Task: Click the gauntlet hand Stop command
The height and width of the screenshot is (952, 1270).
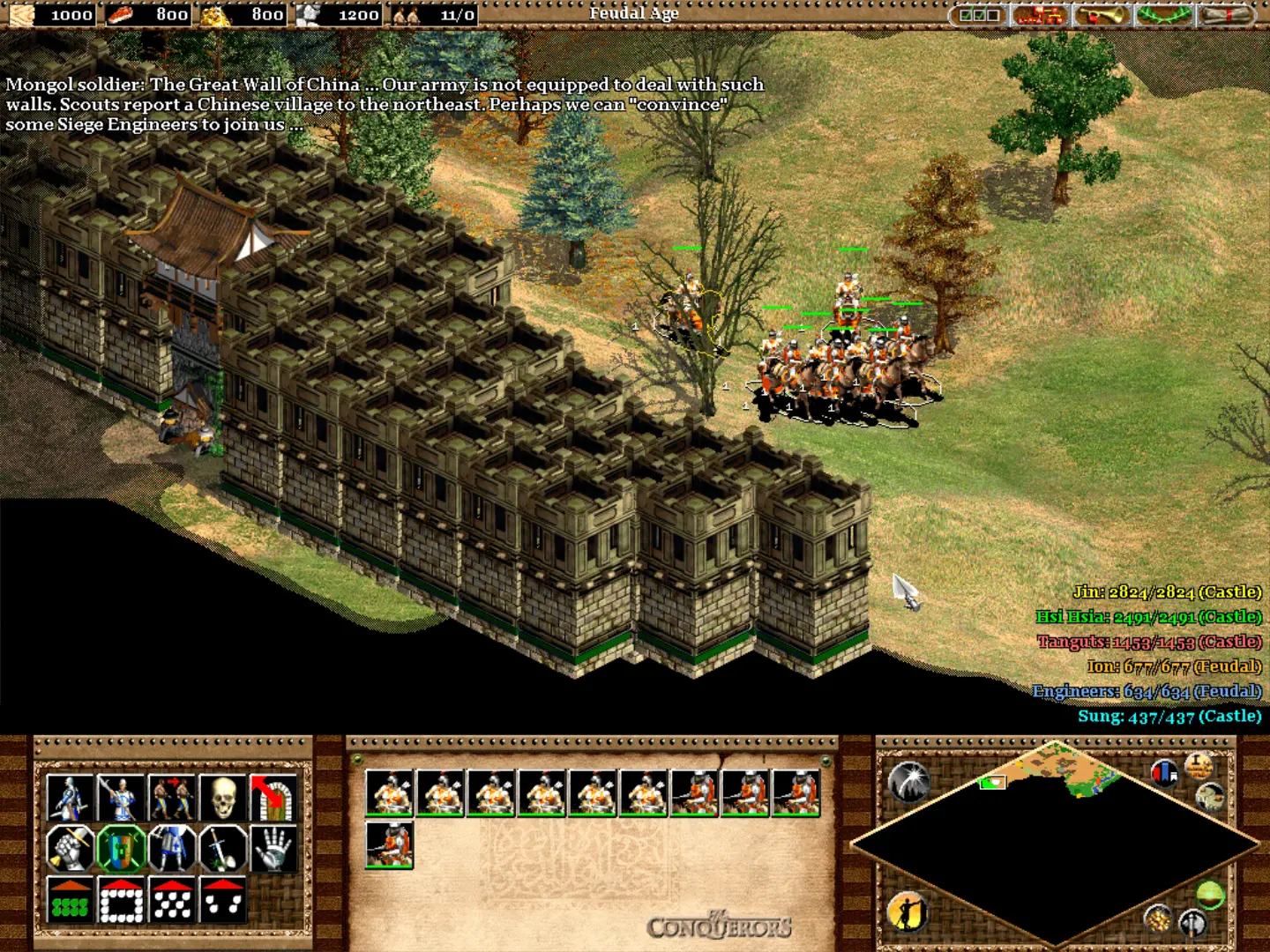Action: click(273, 849)
